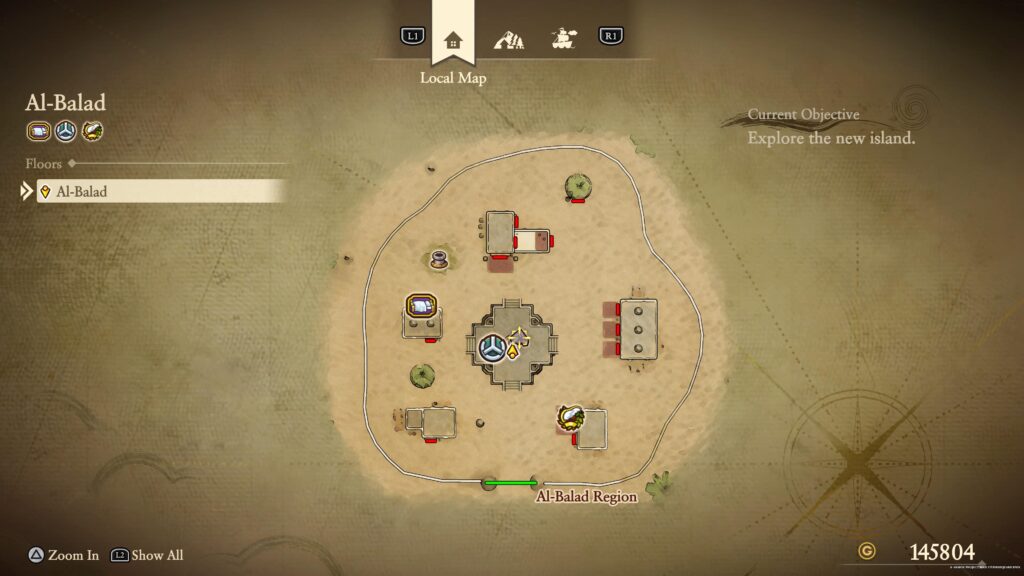The width and height of the screenshot is (1024, 576).
Task: Switch to the Local Map house tab
Action: pyautogui.click(x=453, y=40)
